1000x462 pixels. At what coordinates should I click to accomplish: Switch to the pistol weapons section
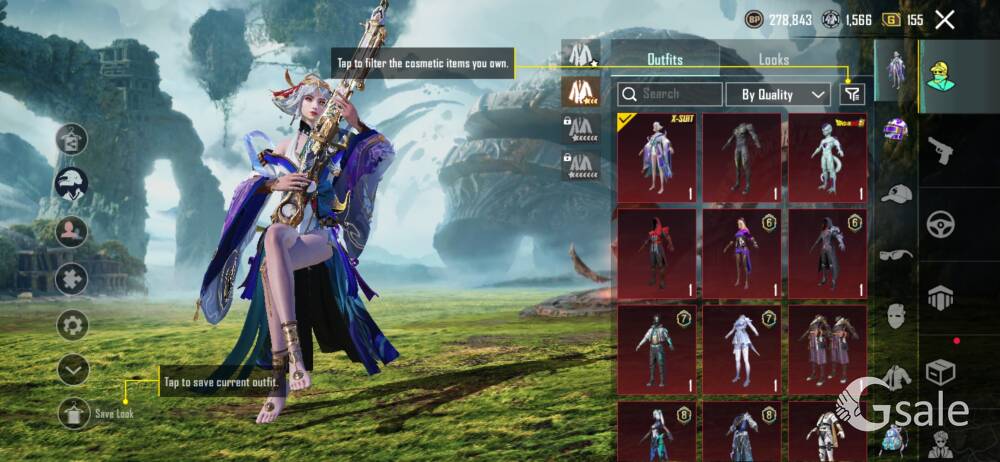(941, 150)
